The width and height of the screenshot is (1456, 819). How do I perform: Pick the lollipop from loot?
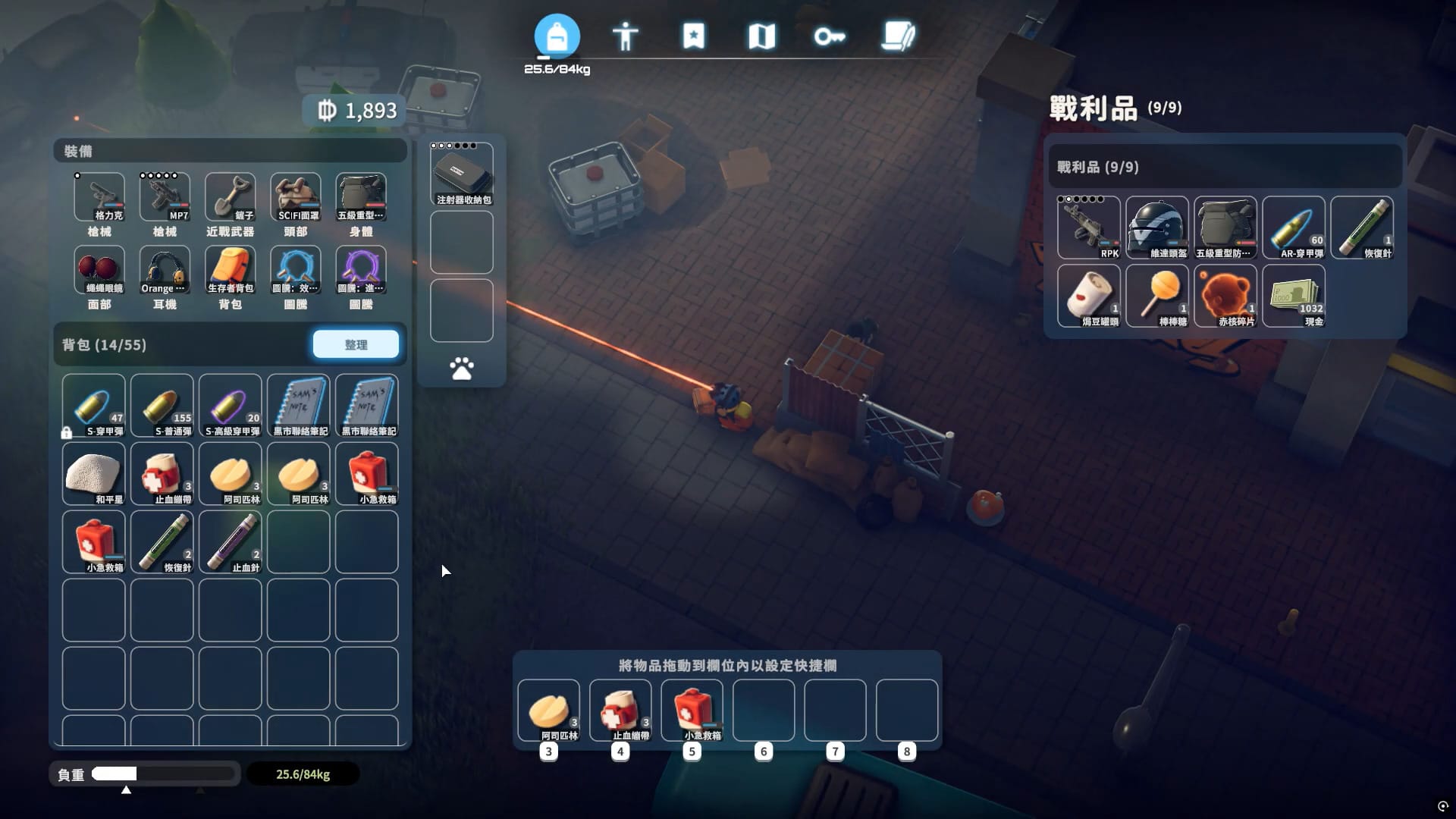point(1156,296)
